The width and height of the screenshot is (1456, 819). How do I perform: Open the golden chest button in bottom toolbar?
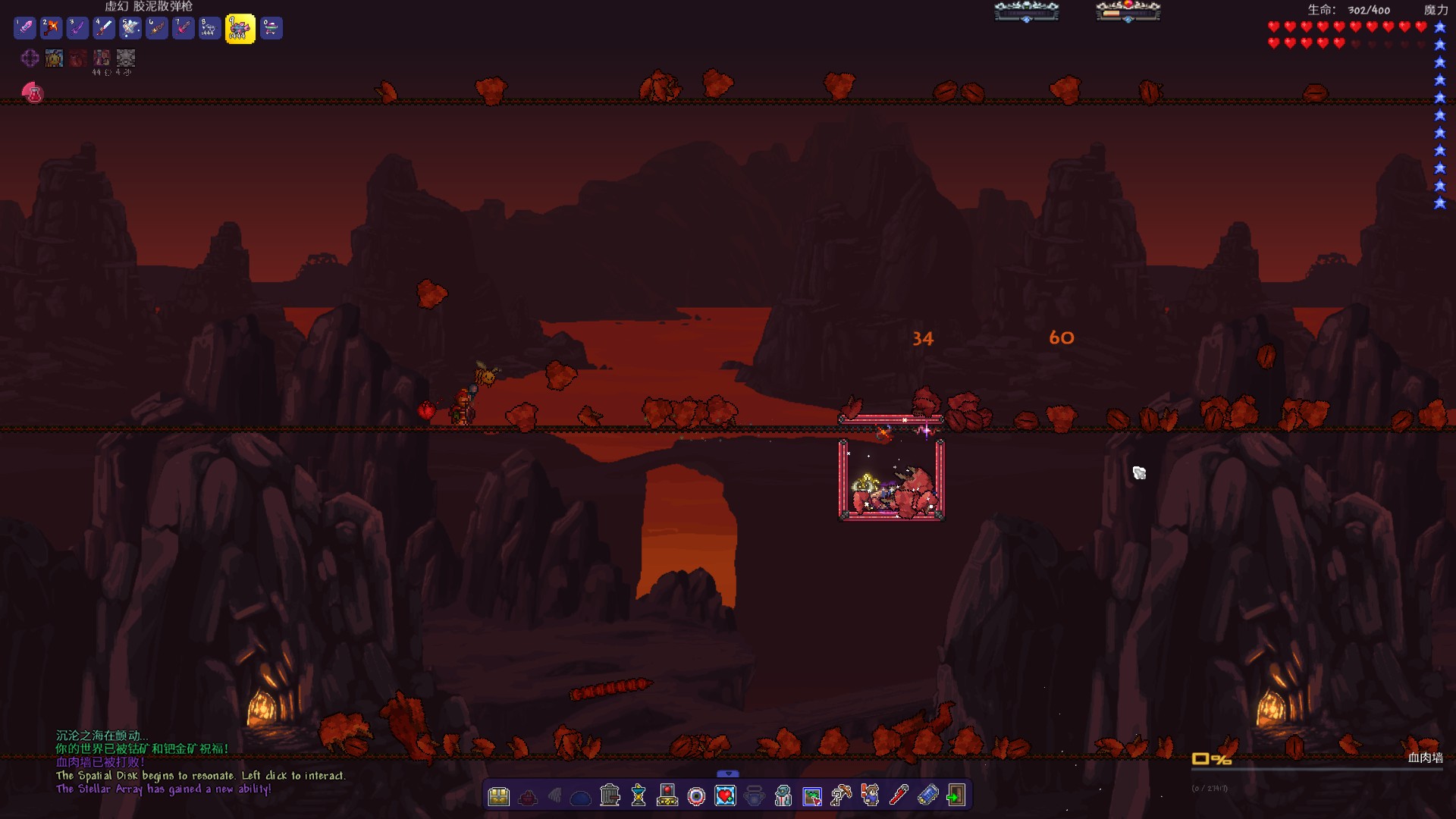498,796
